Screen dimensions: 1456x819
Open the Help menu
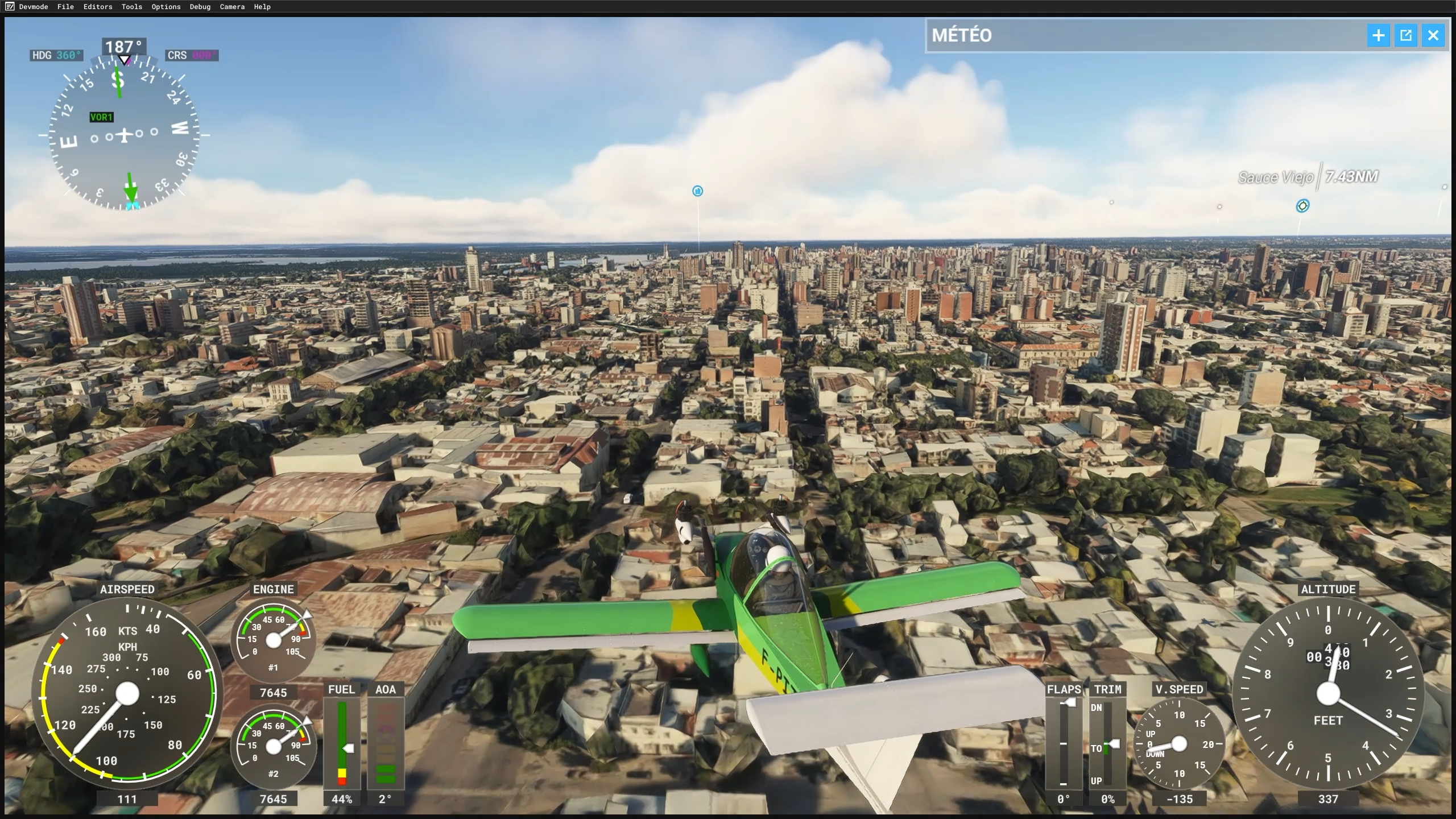tap(262, 7)
